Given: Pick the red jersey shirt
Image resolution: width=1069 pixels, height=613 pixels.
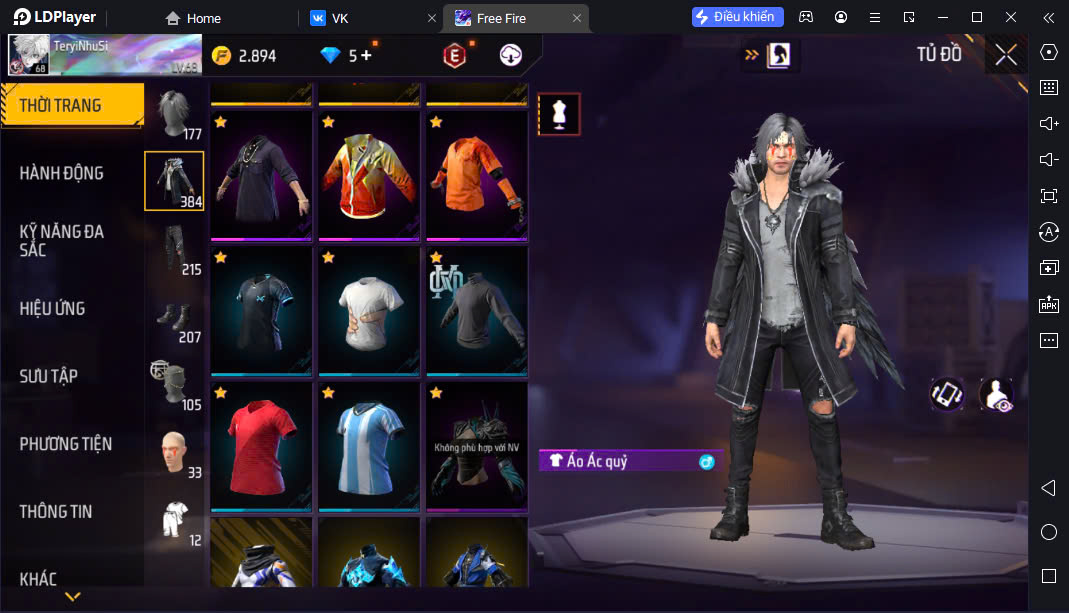Looking at the screenshot, I should [x=261, y=445].
